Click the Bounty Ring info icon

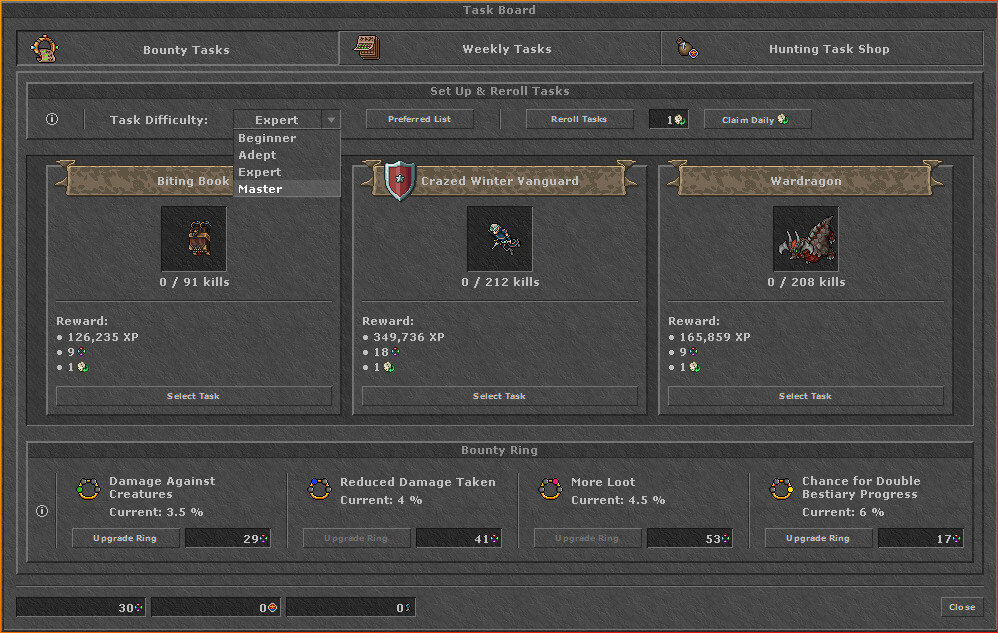(x=42, y=511)
